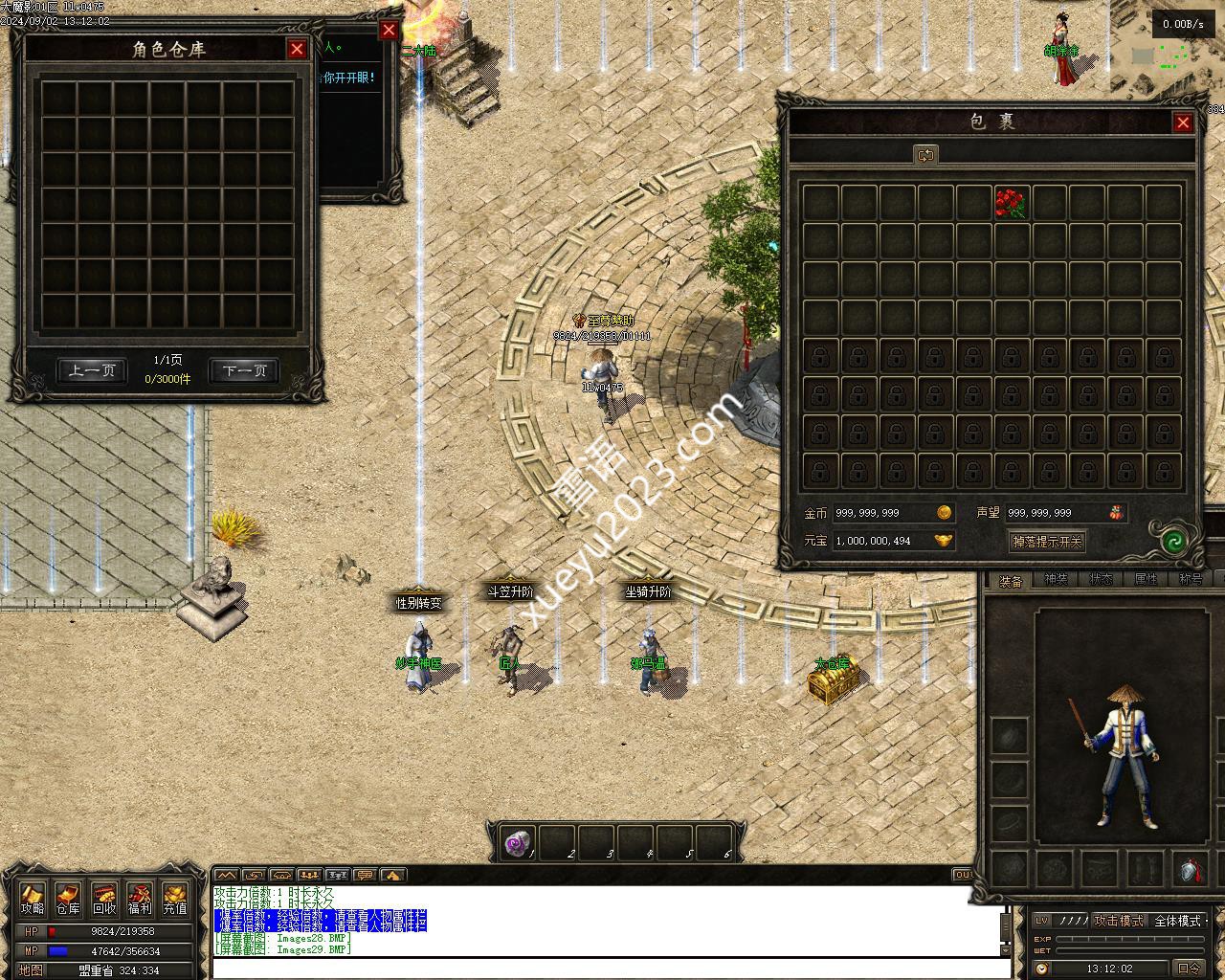
Task: Switch to the 状态 status tab
Action: click(1101, 580)
